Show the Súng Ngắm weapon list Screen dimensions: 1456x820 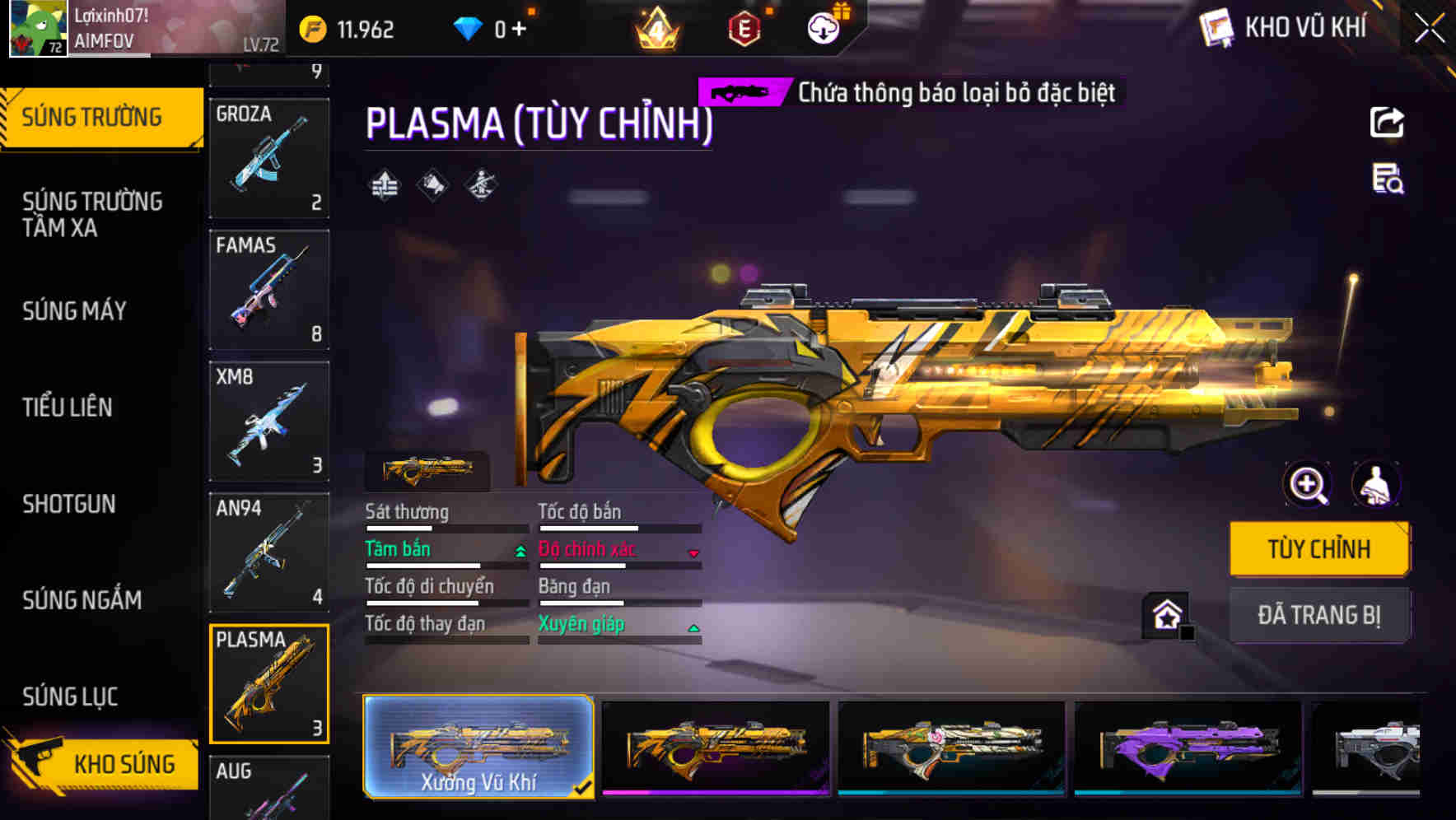[x=82, y=600]
